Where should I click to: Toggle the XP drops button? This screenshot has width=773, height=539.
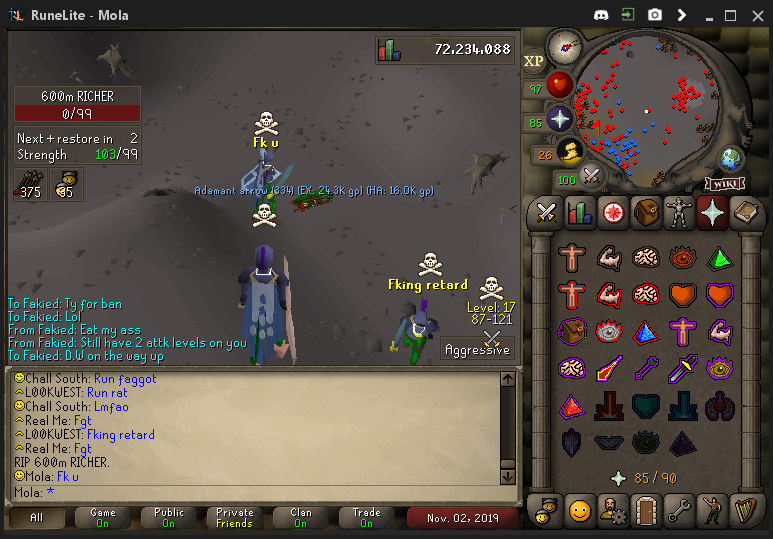tap(534, 61)
